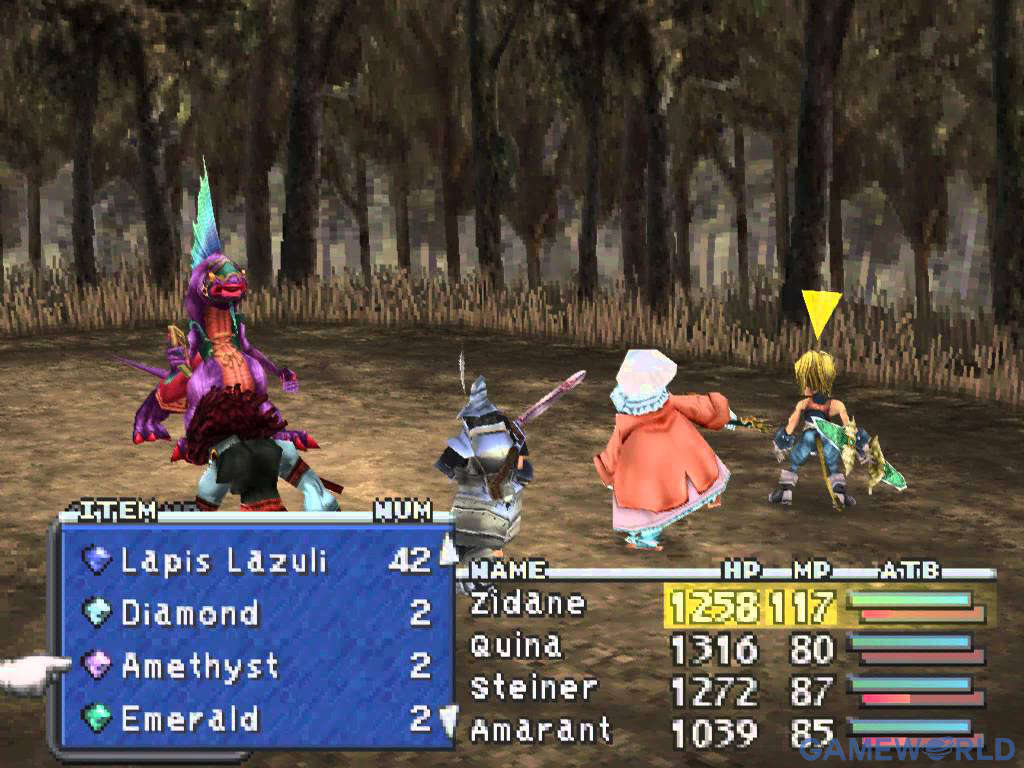Click the item list's down scroll arrow
The image size is (1024, 768).
click(x=448, y=720)
